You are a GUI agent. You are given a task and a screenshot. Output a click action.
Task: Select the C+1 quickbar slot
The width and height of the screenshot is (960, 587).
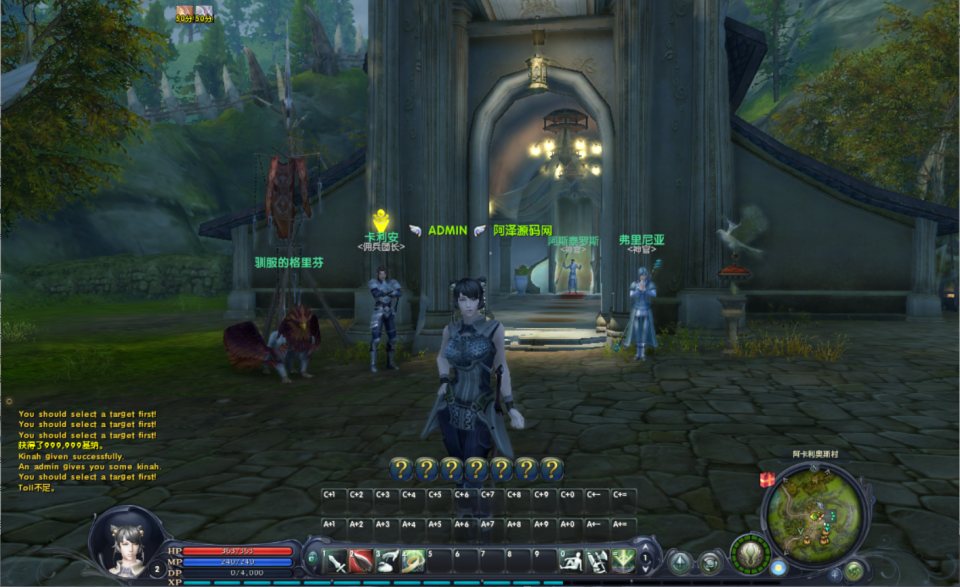(x=330, y=494)
